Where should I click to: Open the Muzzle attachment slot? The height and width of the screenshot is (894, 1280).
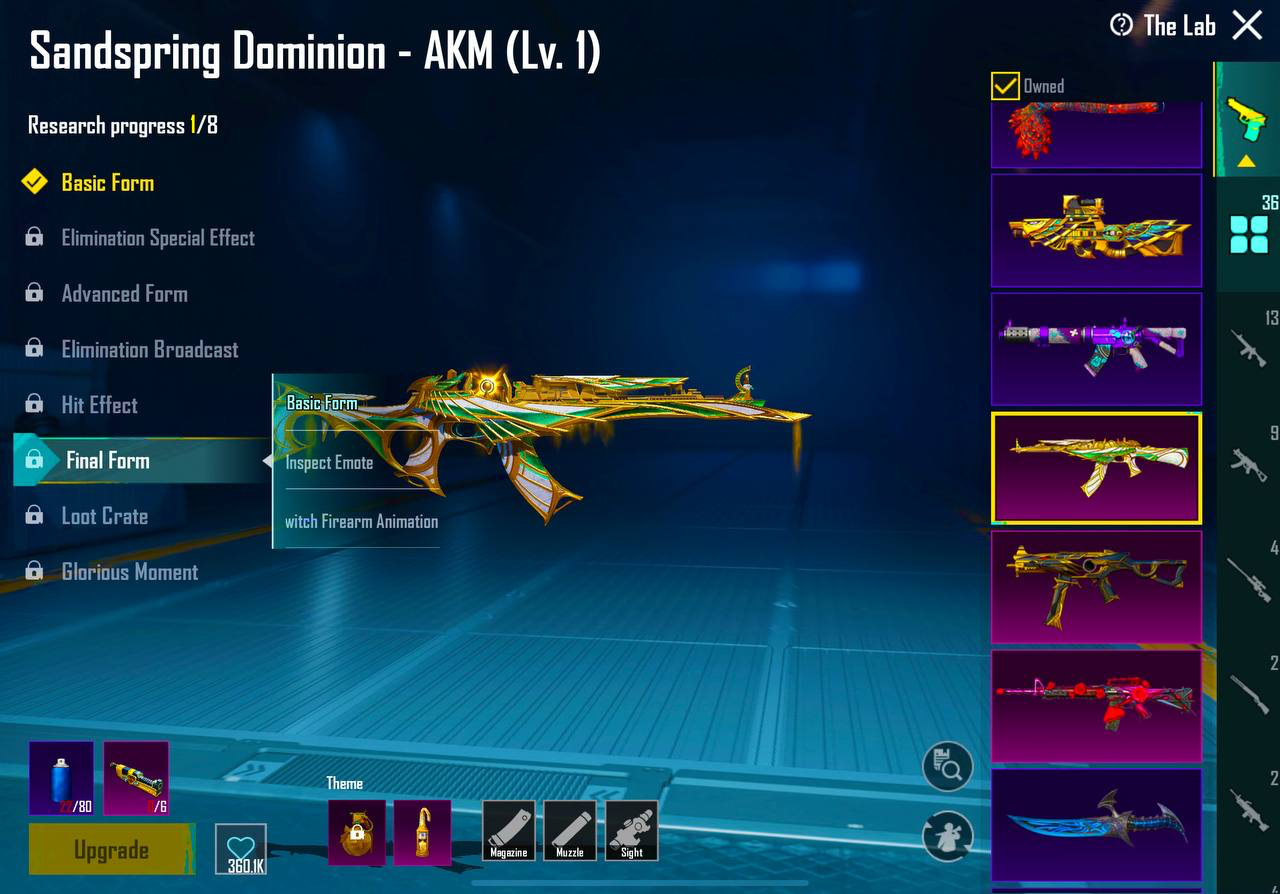(x=571, y=830)
